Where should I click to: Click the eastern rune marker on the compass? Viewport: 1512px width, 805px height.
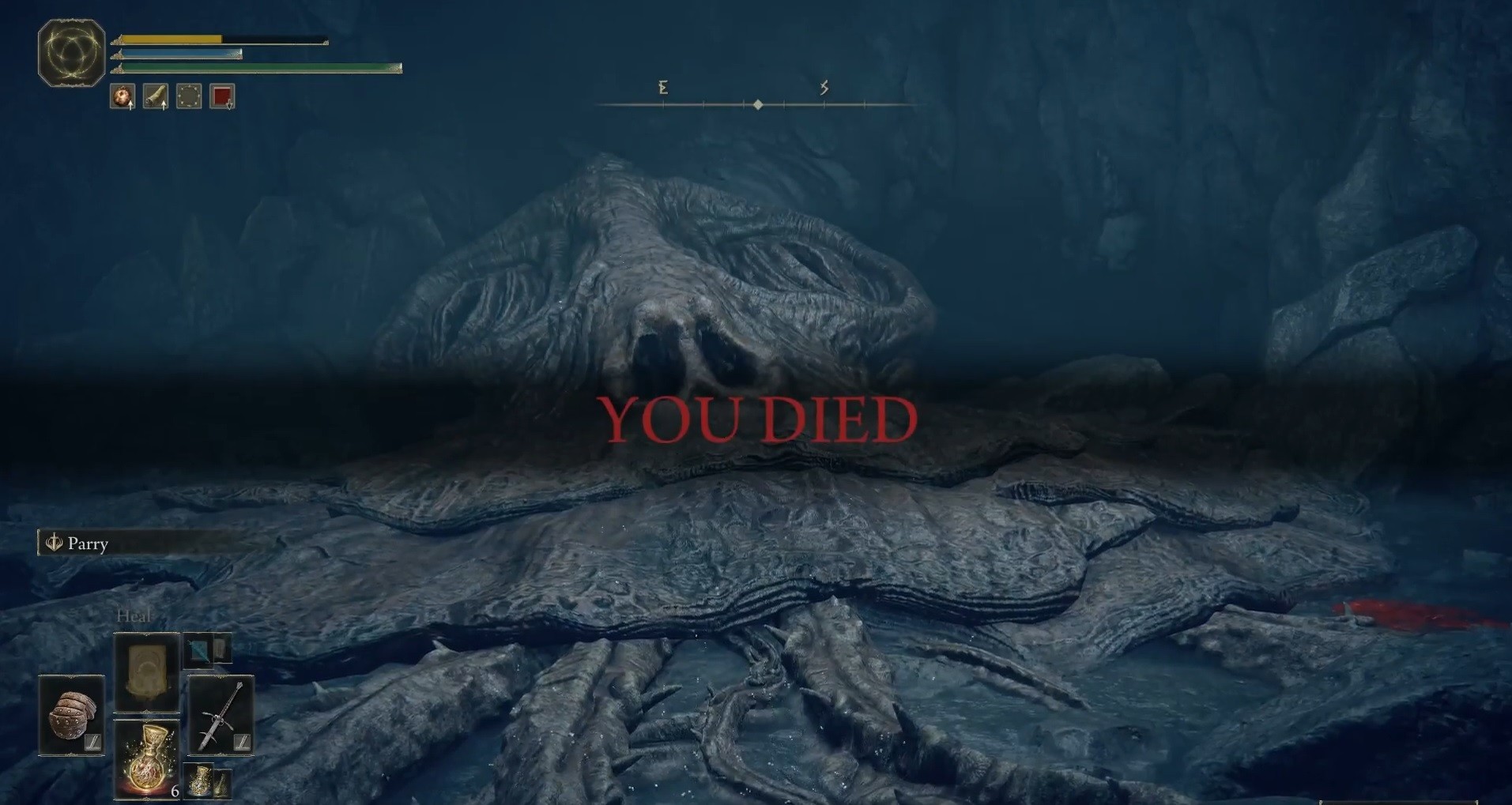tap(663, 88)
